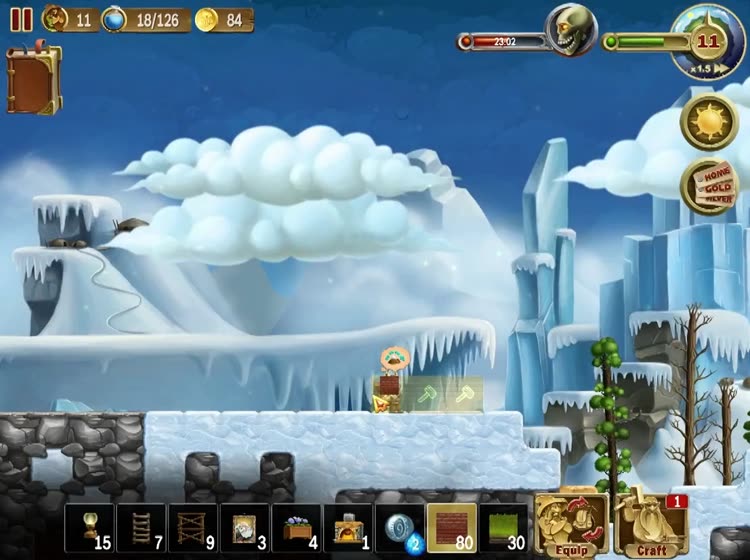Screen dimensions: 750x560
Task: Select the red brick block slot
Action: coord(452,527)
